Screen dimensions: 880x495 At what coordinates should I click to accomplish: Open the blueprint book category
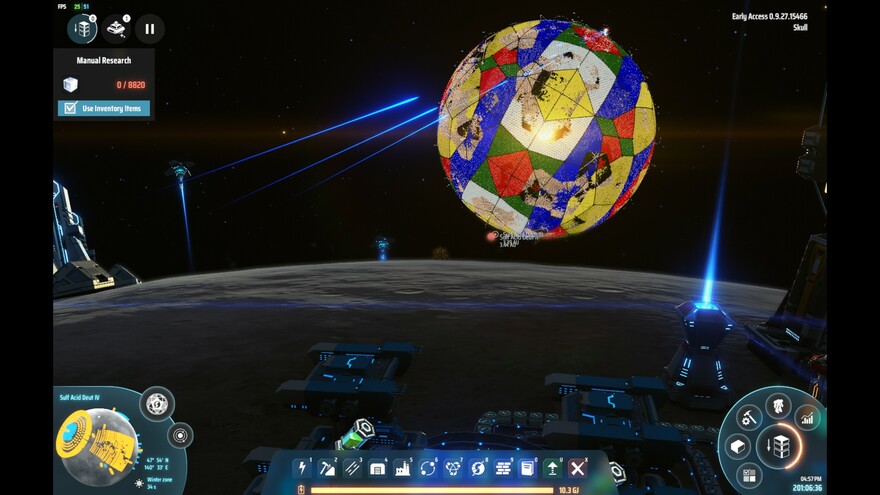pyautogui.click(x=528, y=468)
